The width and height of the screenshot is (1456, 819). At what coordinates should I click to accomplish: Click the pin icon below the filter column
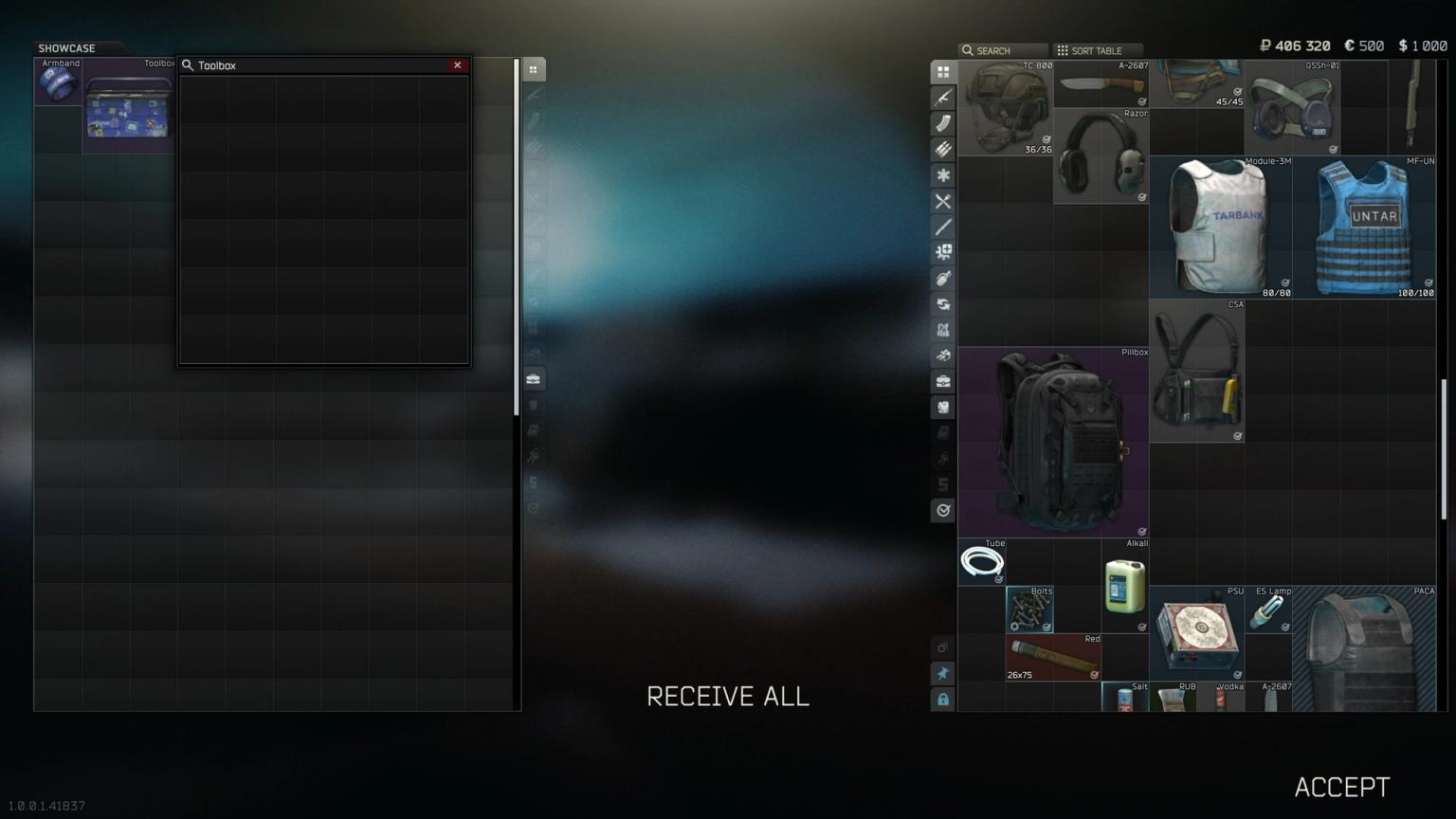[943, 673]
